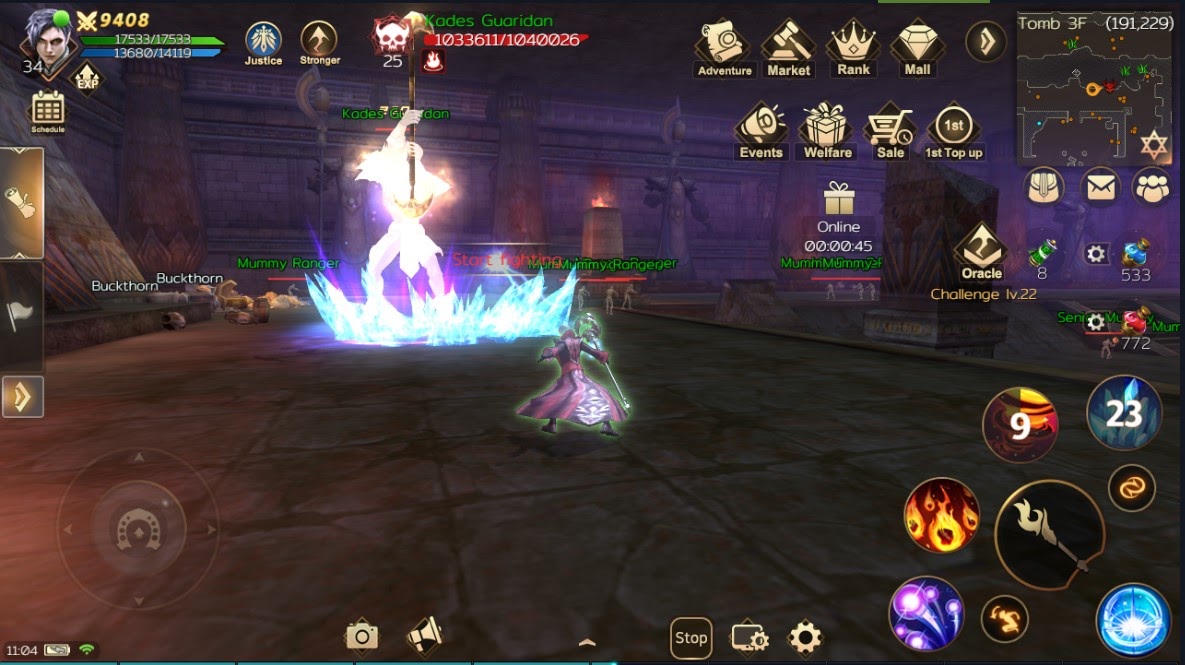Open the Mall shop
Screen dimensions: 1185x665
click(x=917, y=46)
